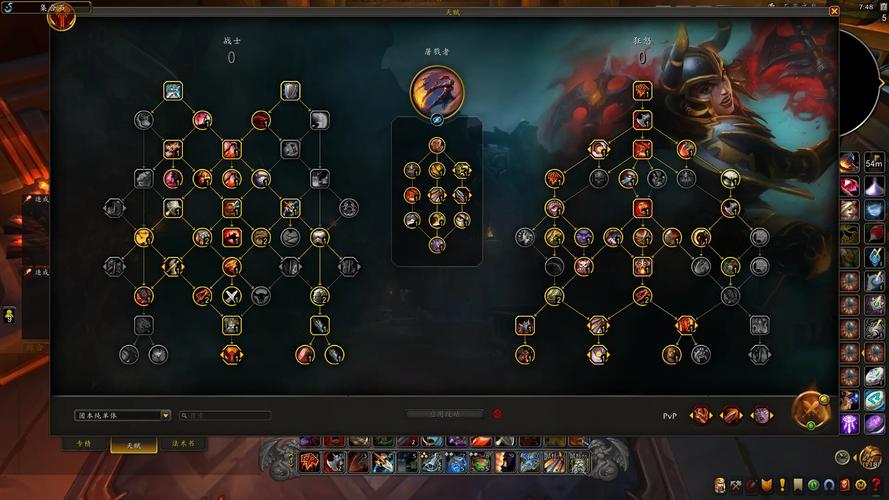Close the talents window
889x500 pixels.
coord(834,11)
